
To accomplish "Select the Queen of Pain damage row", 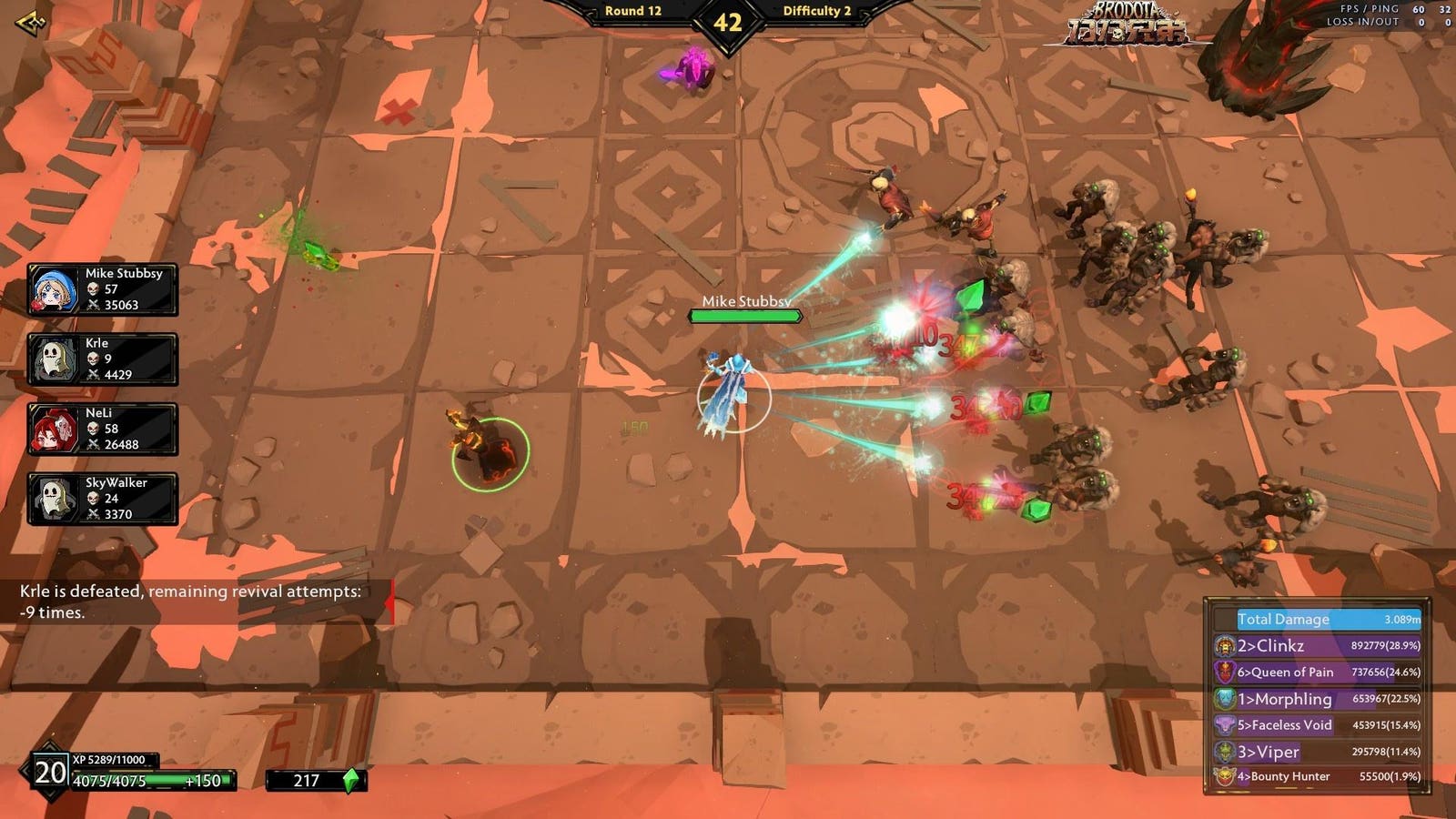I will [1318, 672].
